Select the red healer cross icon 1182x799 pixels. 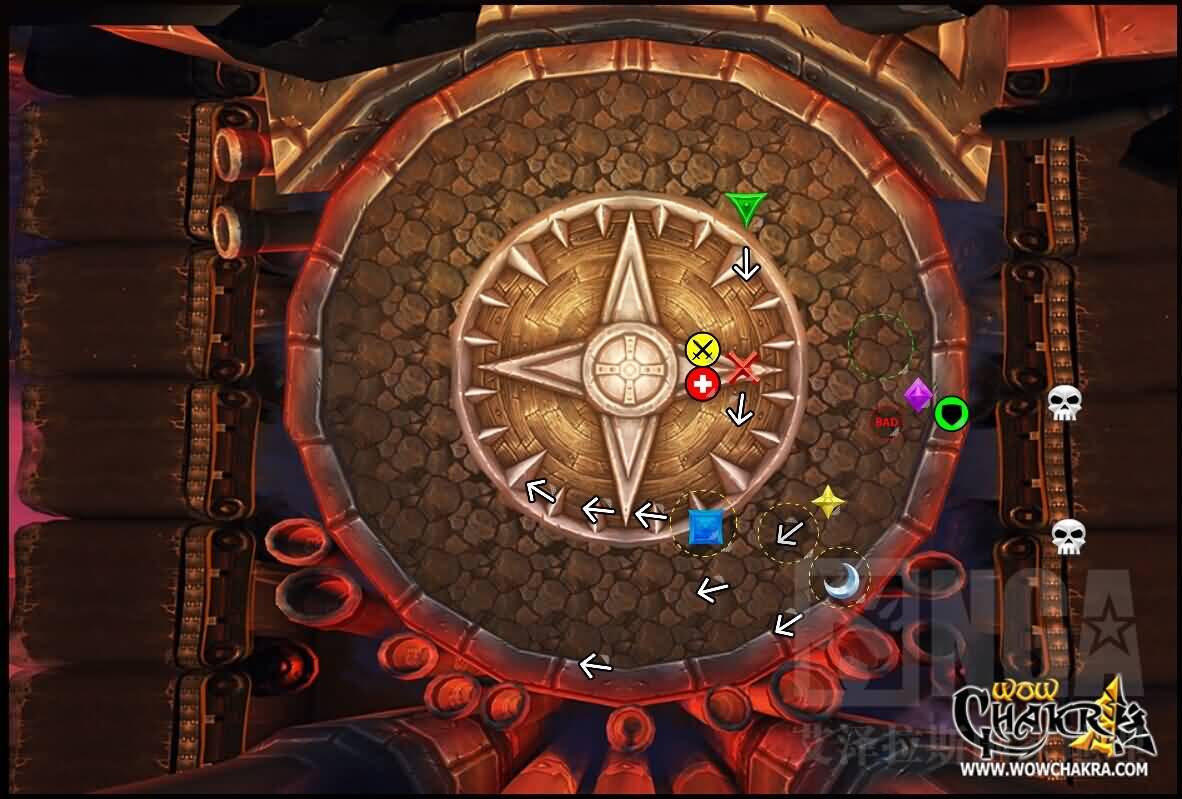click(703, 383)
